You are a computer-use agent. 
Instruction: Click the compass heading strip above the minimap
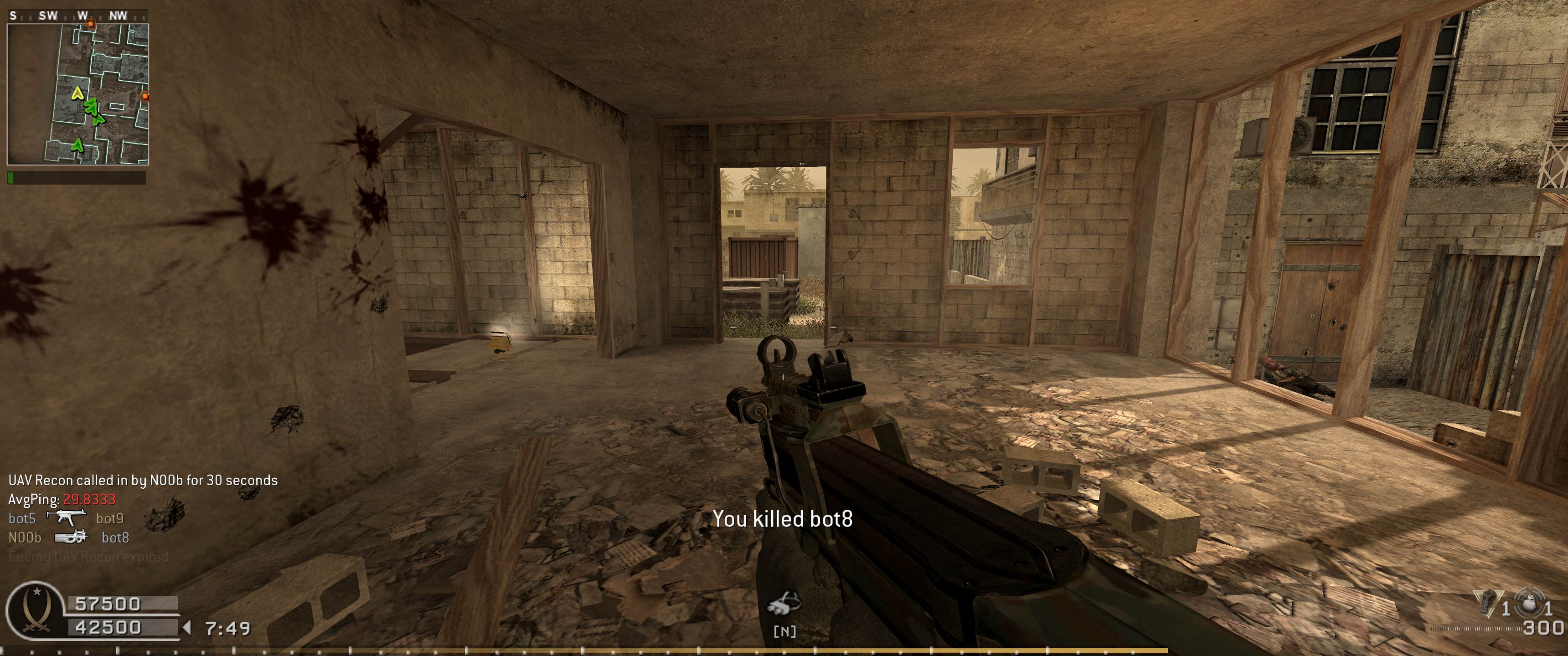click(77, 16)
